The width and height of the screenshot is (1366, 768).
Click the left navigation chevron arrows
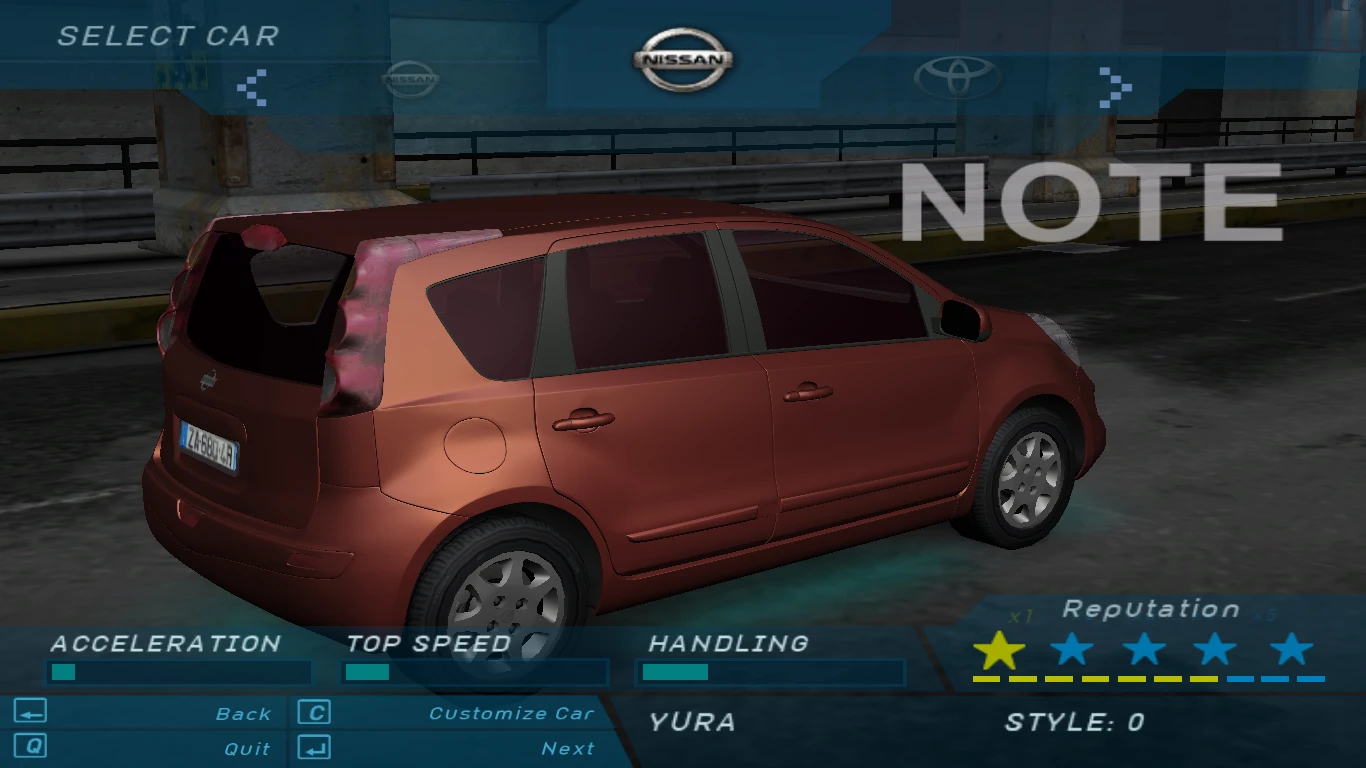point(253,89)
